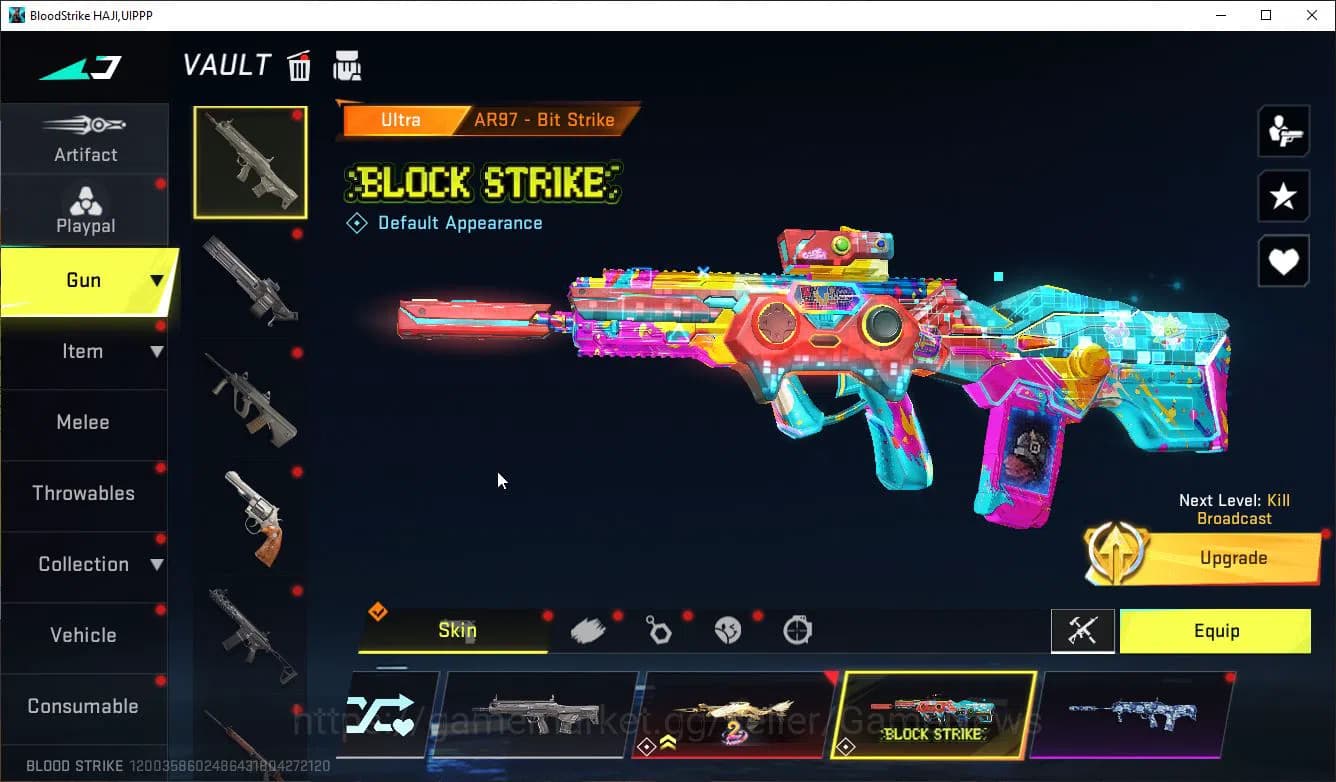Click the star rating icon
Screen dimensions: 1336x782
[1284, 196]
